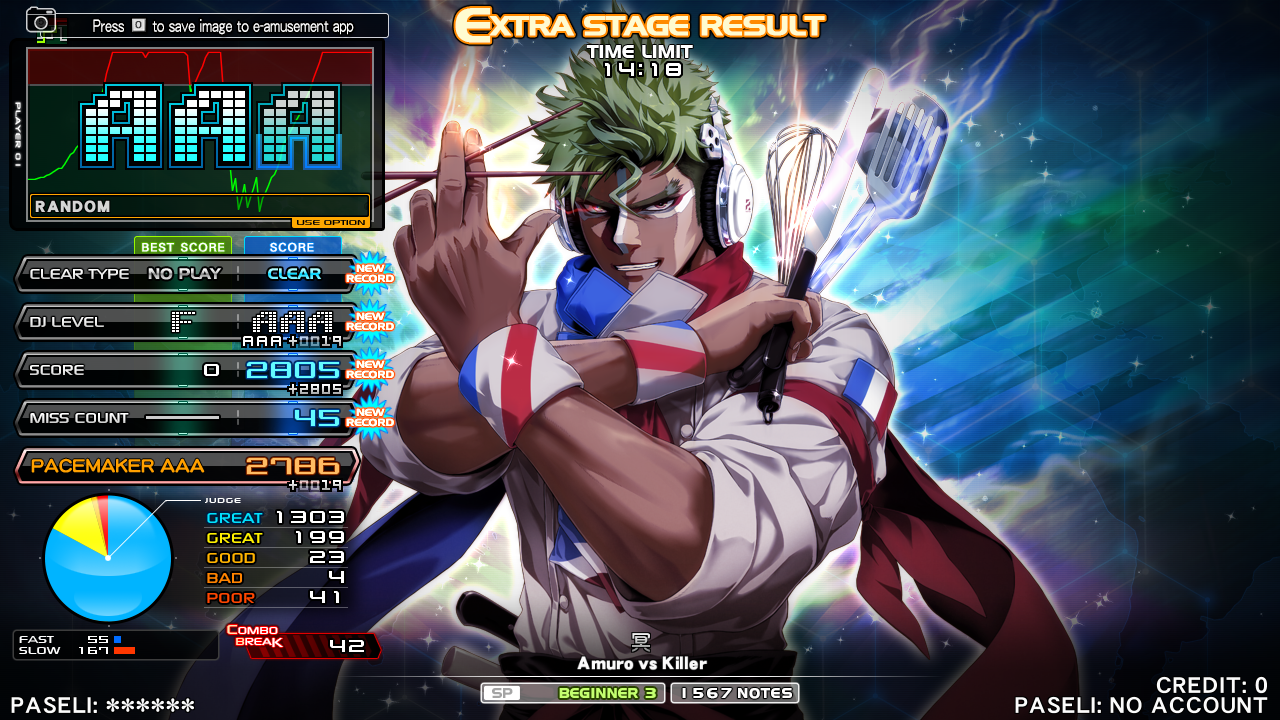
Task: Click the camera icon to save the image
Action: pyautogui.click(x=41, y=21)
